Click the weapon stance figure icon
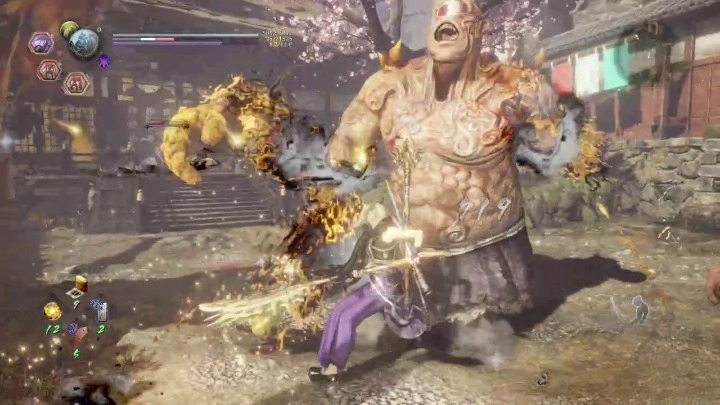 pos(640,309)
